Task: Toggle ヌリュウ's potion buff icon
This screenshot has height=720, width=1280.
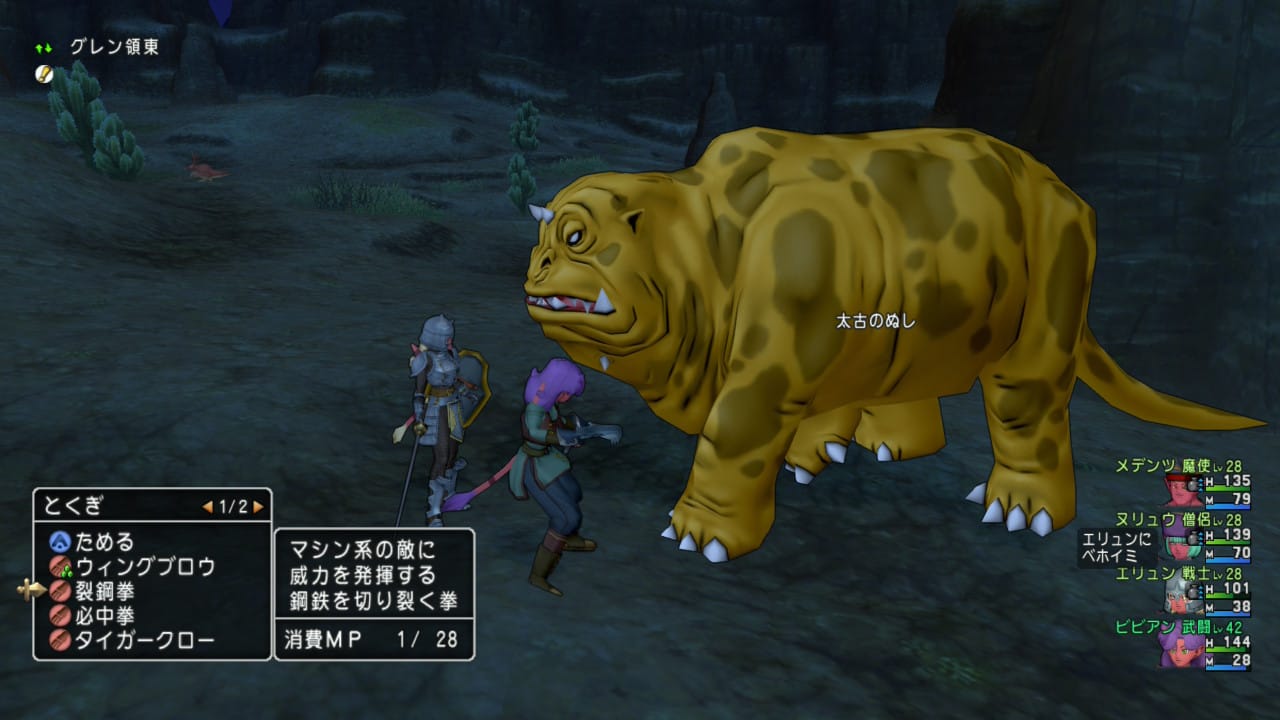Action: click(x=1192, y=539)
